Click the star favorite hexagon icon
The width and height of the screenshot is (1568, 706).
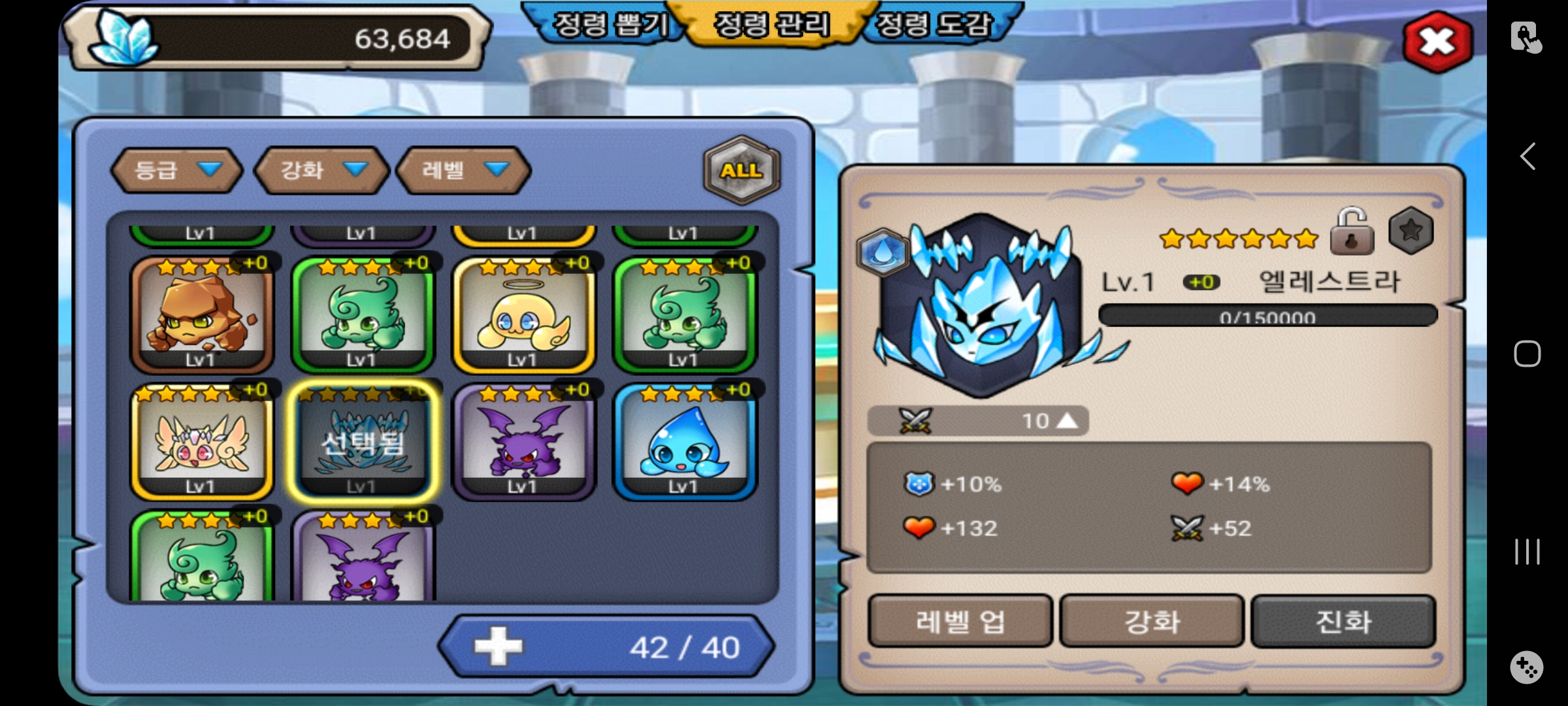pos(1411,231)
